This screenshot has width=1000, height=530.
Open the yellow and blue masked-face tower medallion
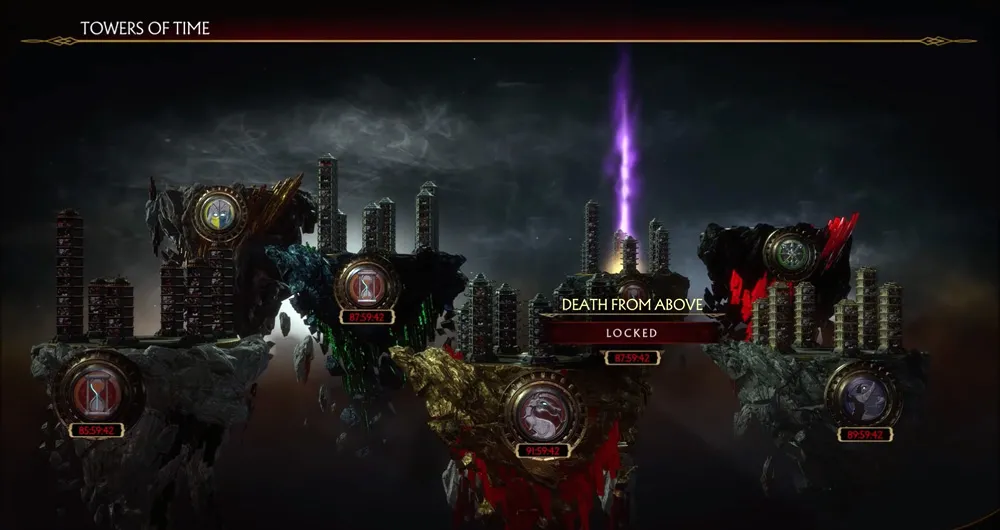[220, 214]
